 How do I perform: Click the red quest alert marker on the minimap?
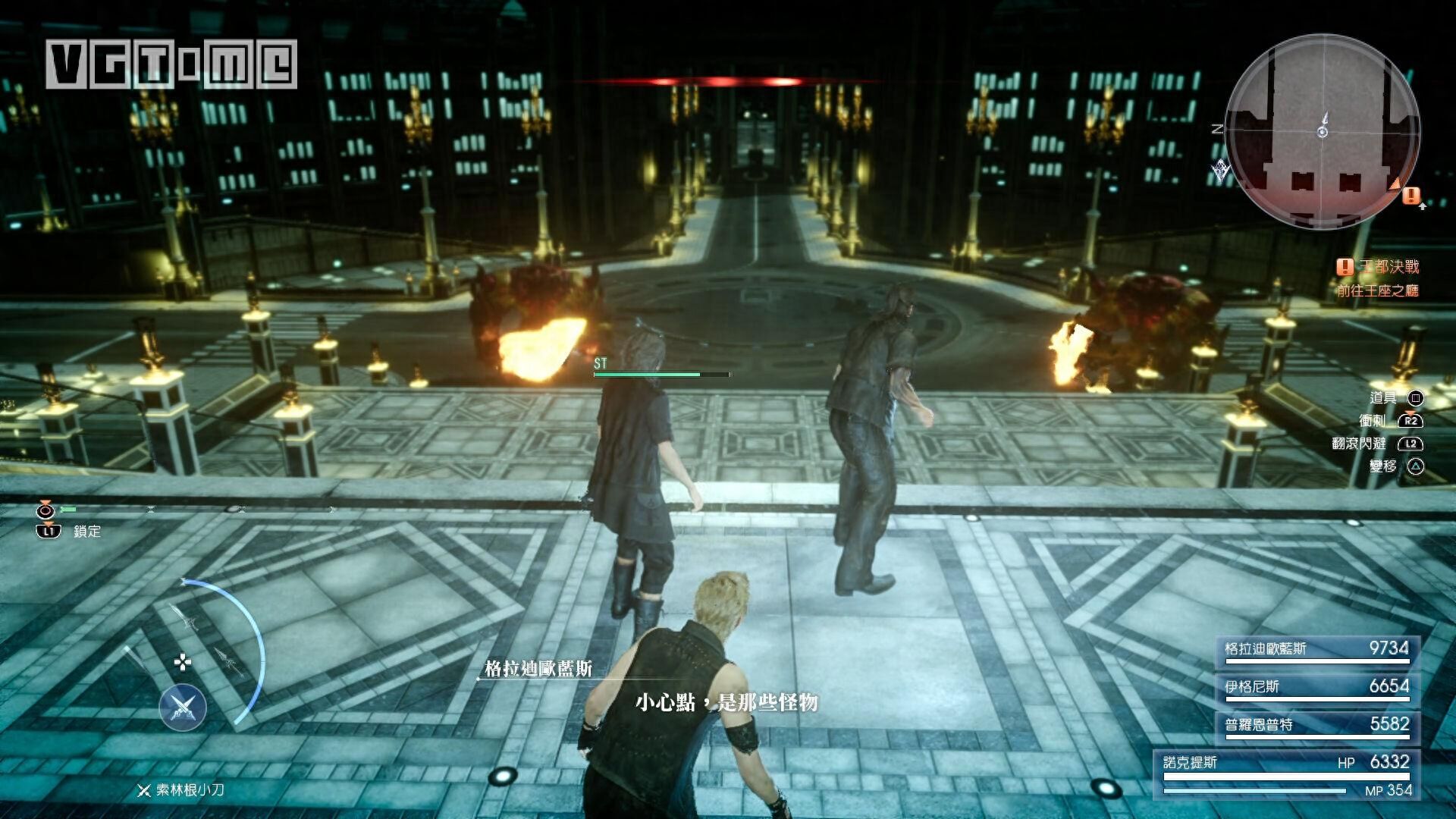pos(1410,196)
